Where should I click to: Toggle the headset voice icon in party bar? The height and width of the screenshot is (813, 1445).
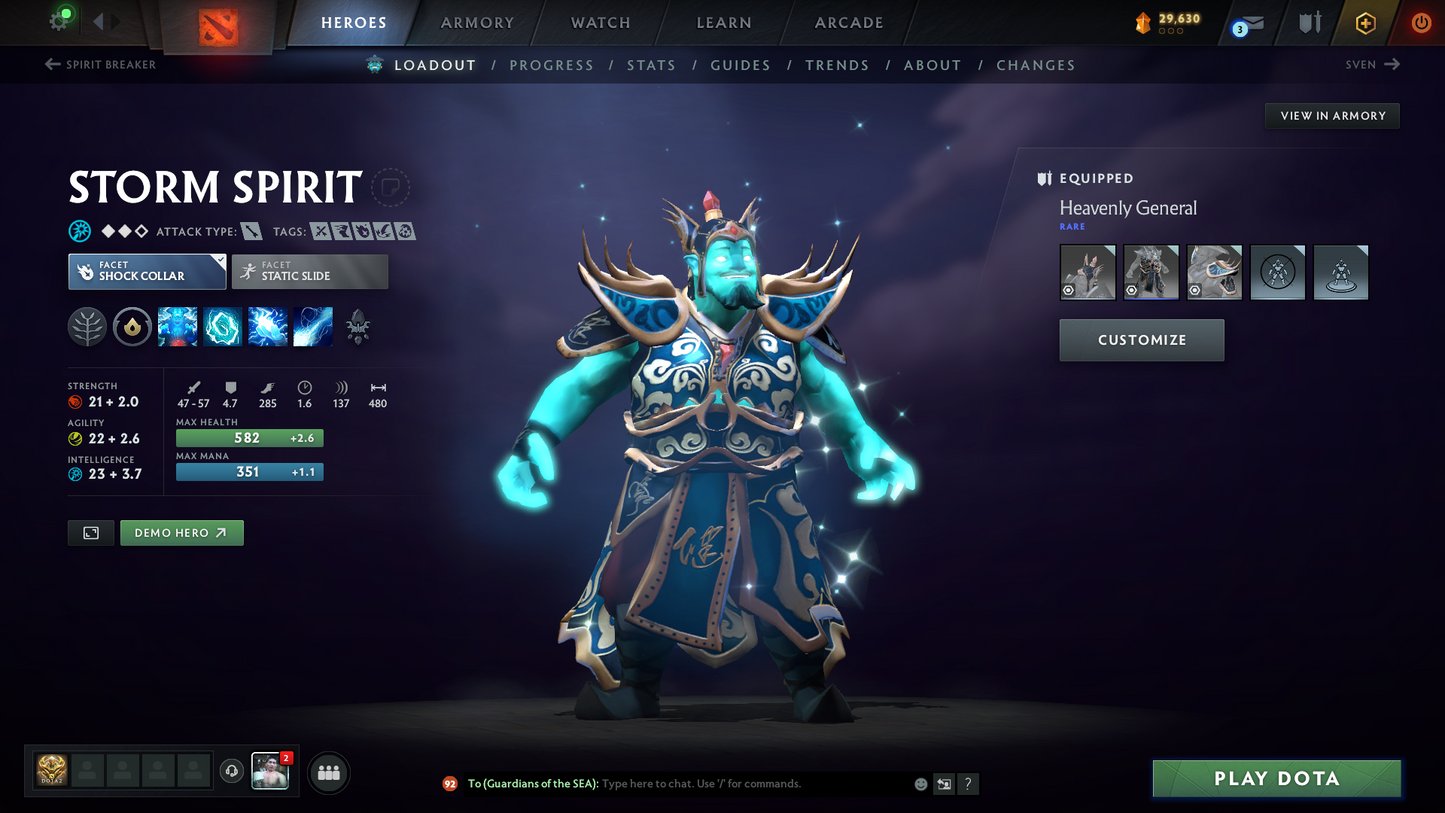click(231, 770)
